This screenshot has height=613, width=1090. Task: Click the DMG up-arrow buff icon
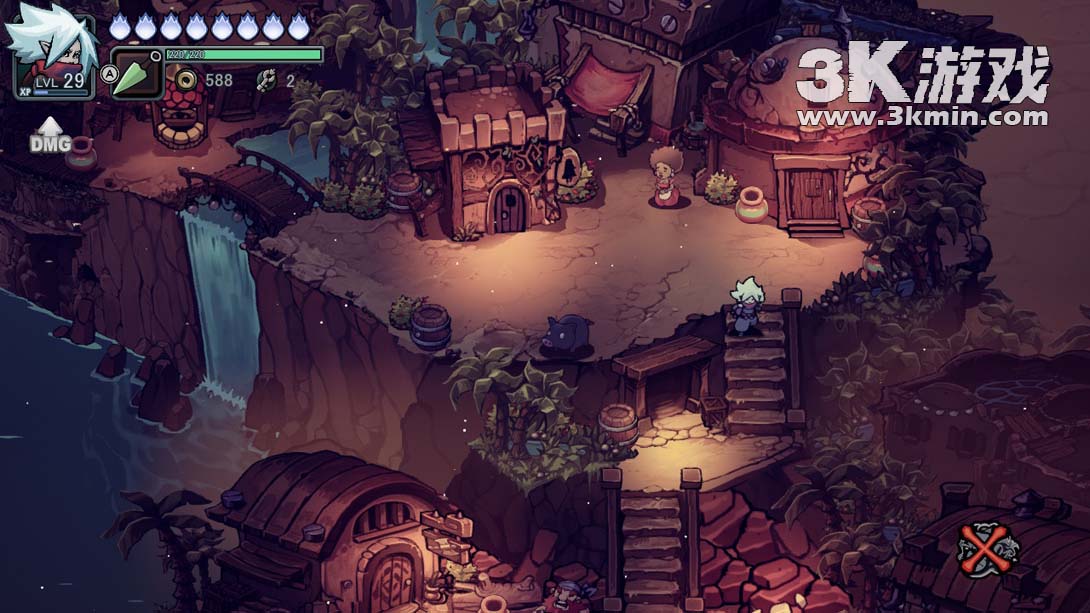(x=50, y=134)
